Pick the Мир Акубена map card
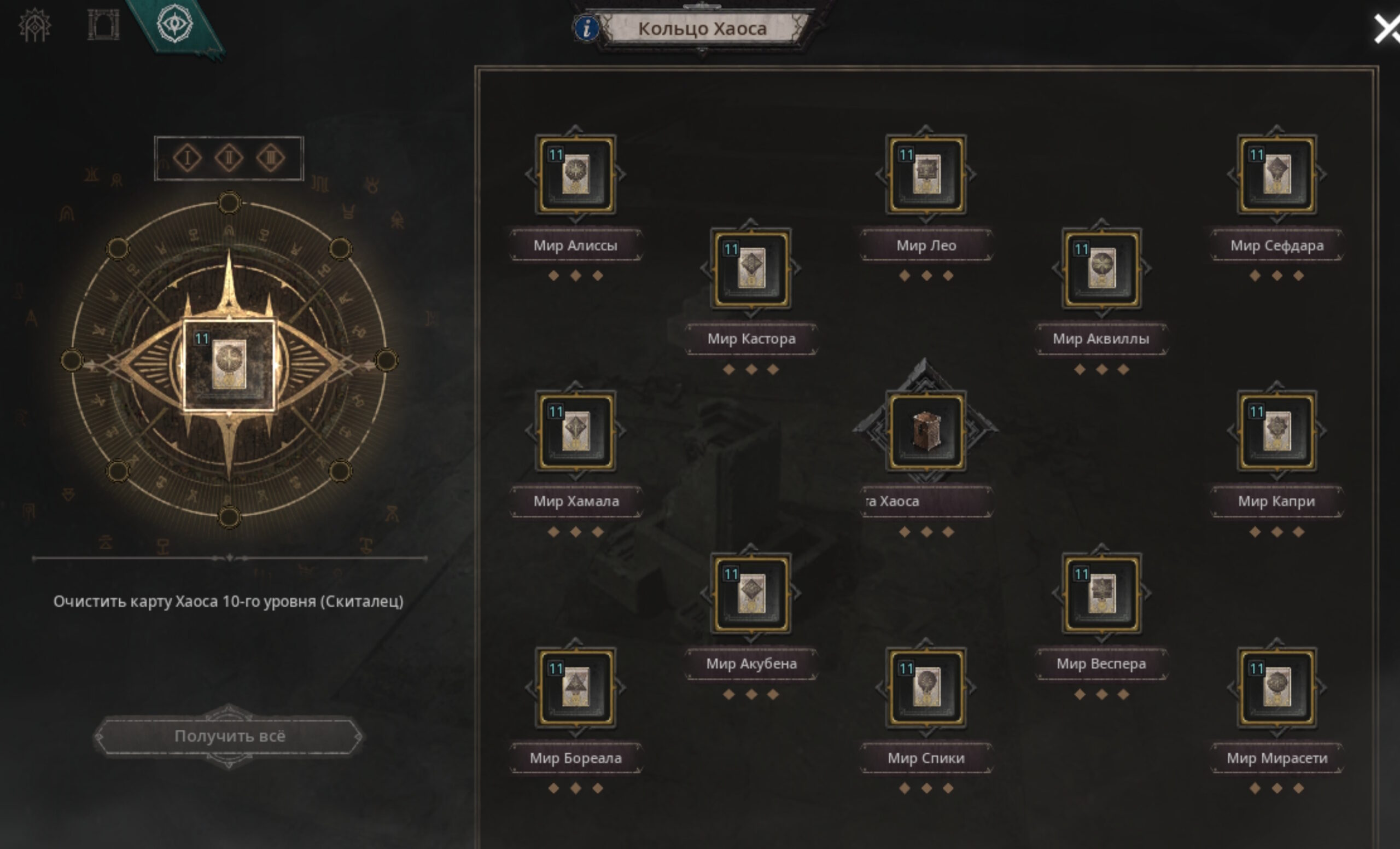The height and width of the screenshot is (849, 1400). (750, 594)
